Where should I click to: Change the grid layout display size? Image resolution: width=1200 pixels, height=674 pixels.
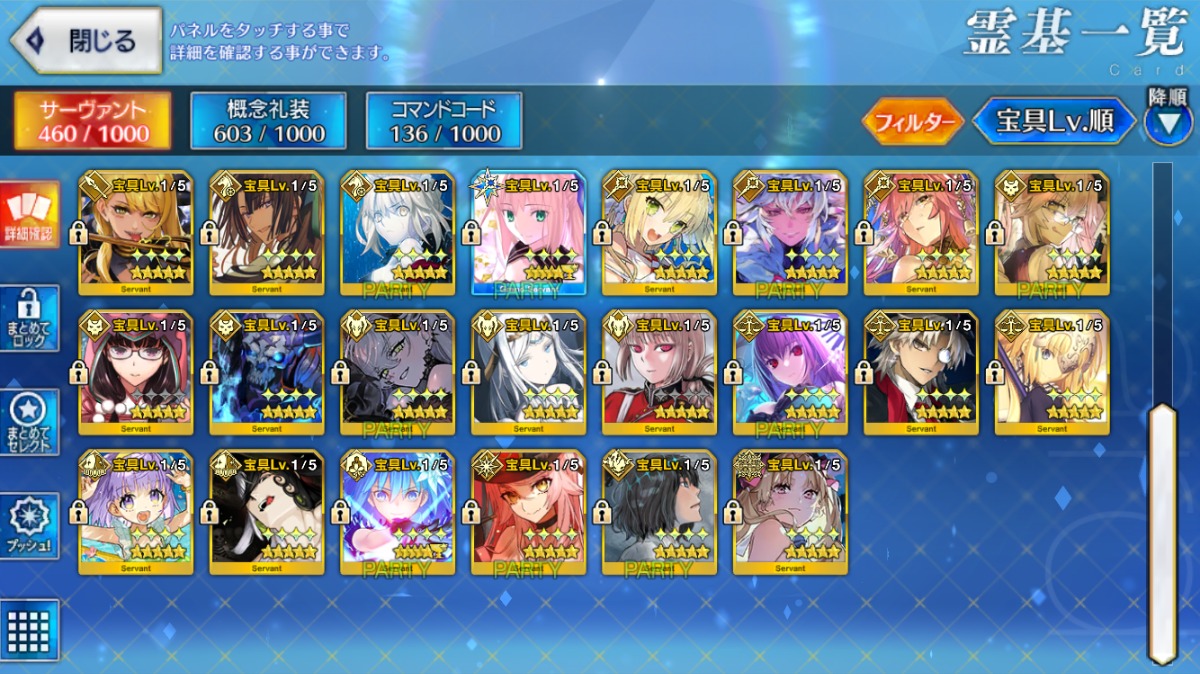(x=29, y=630)
